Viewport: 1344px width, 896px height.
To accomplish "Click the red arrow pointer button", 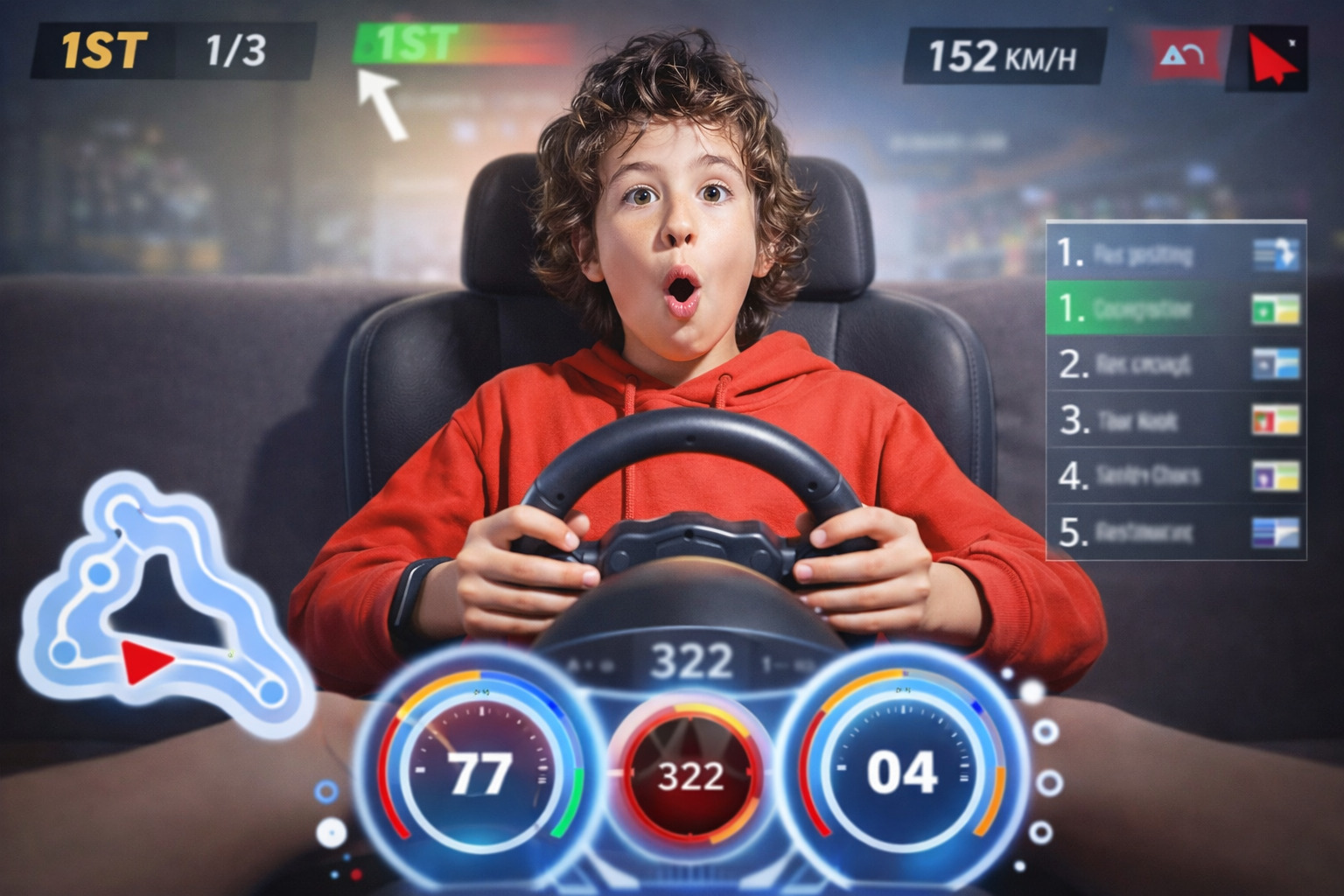I will tap(1270, 58).
